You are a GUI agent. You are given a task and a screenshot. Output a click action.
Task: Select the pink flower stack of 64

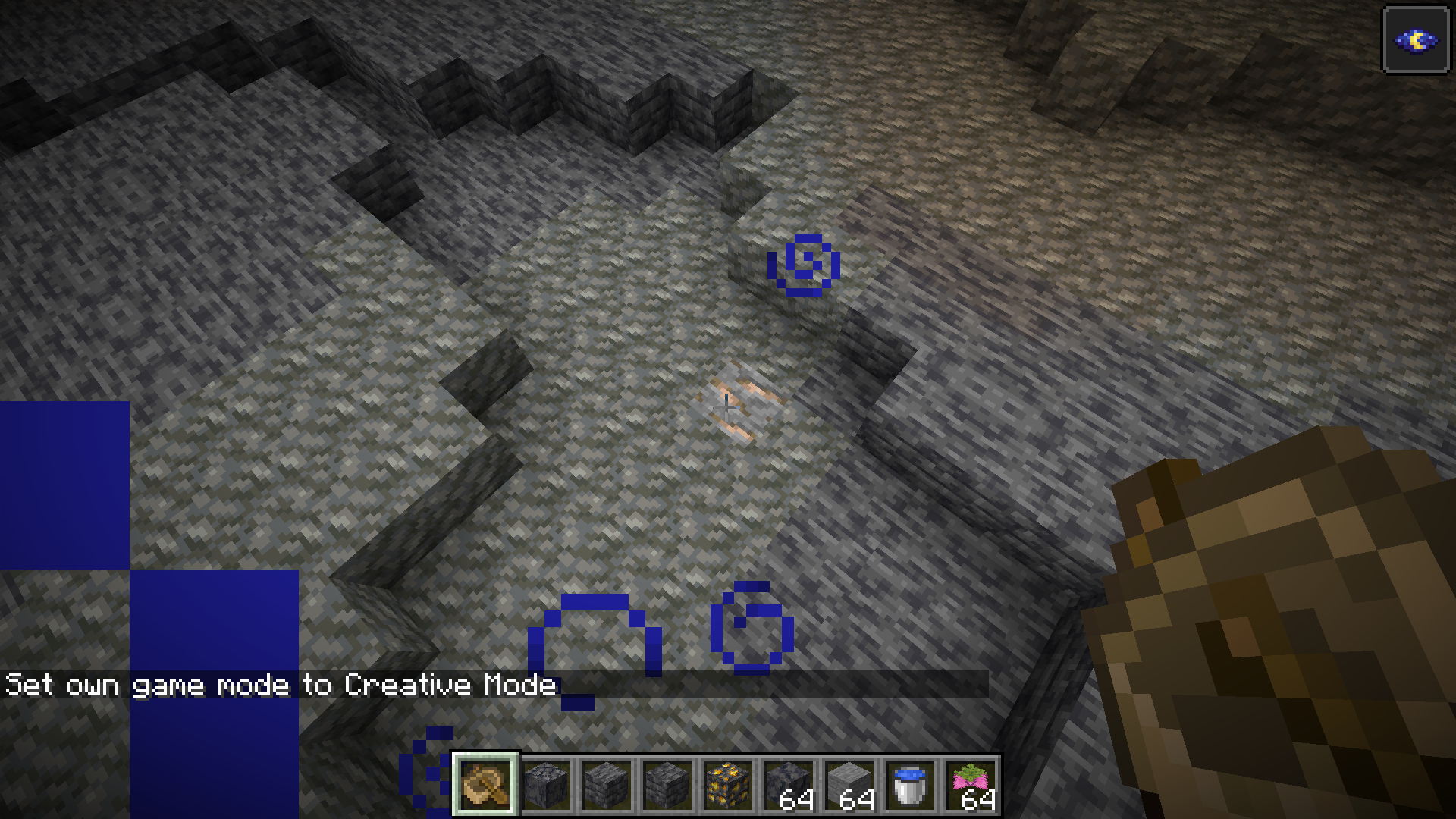(x=971, y=785)
